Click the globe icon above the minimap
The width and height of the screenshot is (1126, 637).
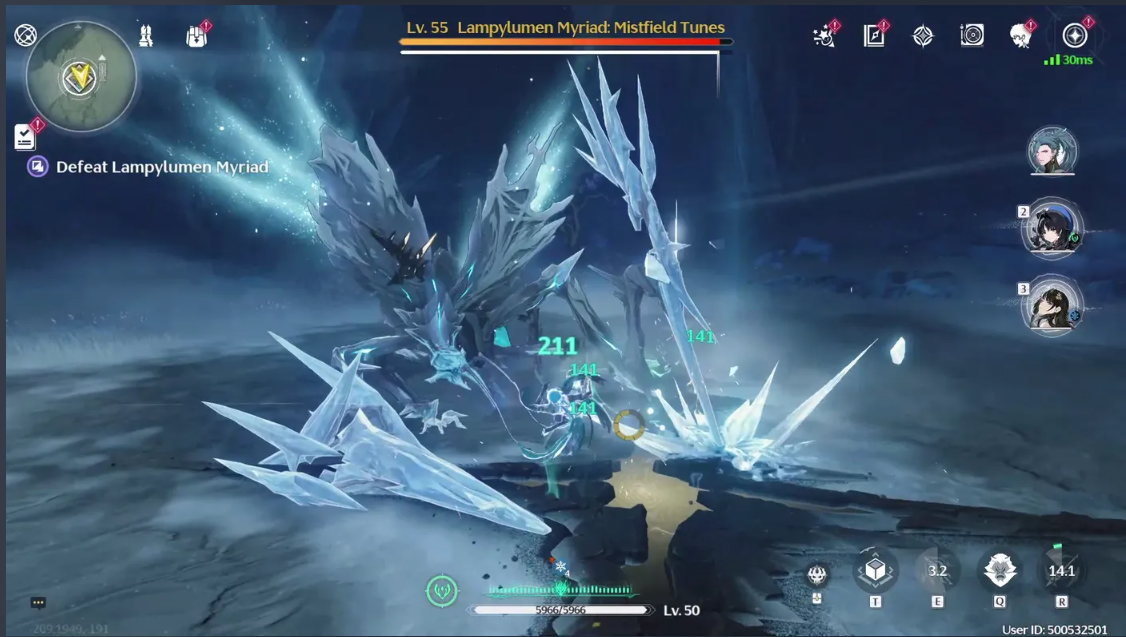tap(25, 35)
